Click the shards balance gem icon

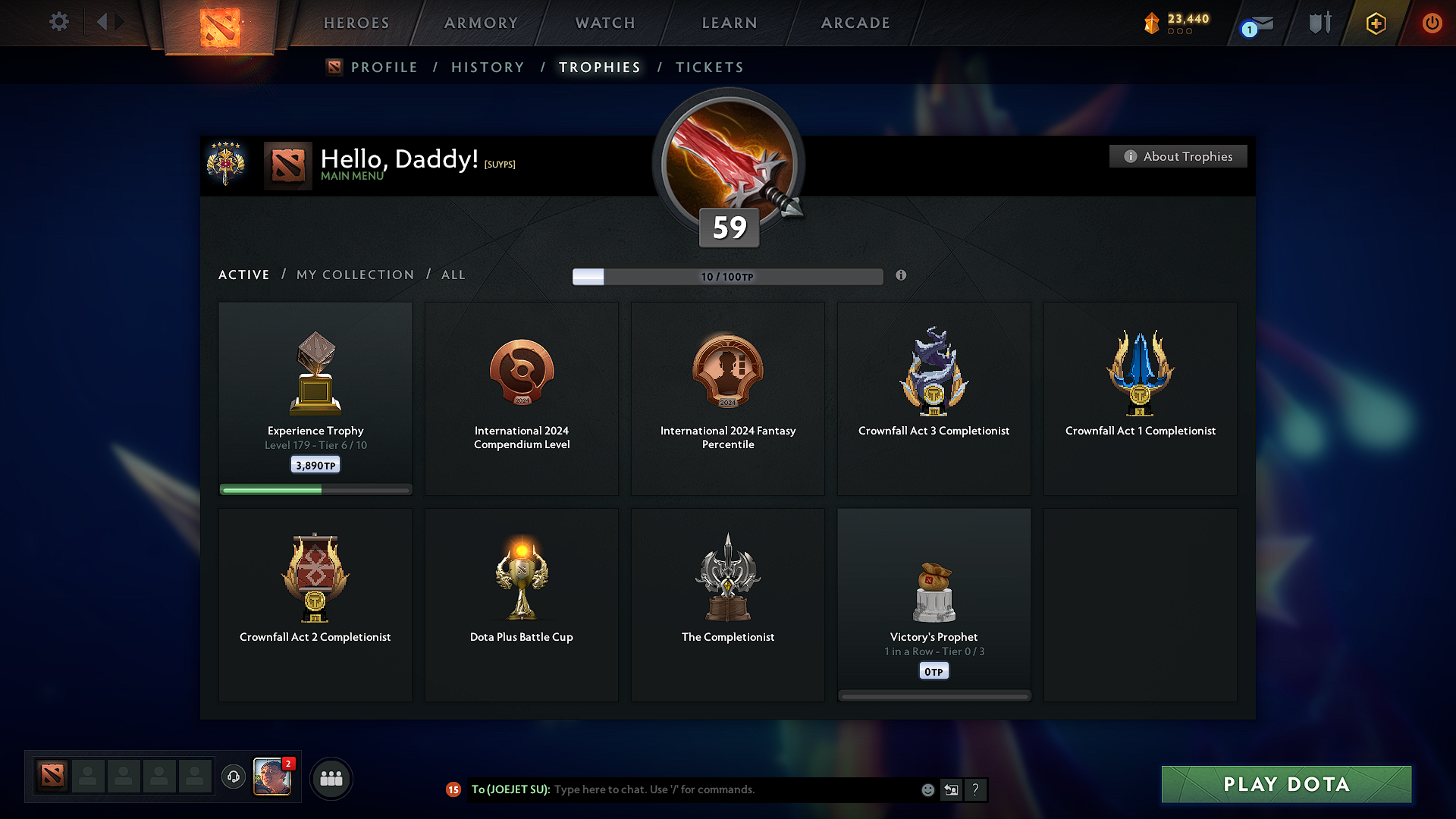pyautogui.click(x=1152, y=23)
